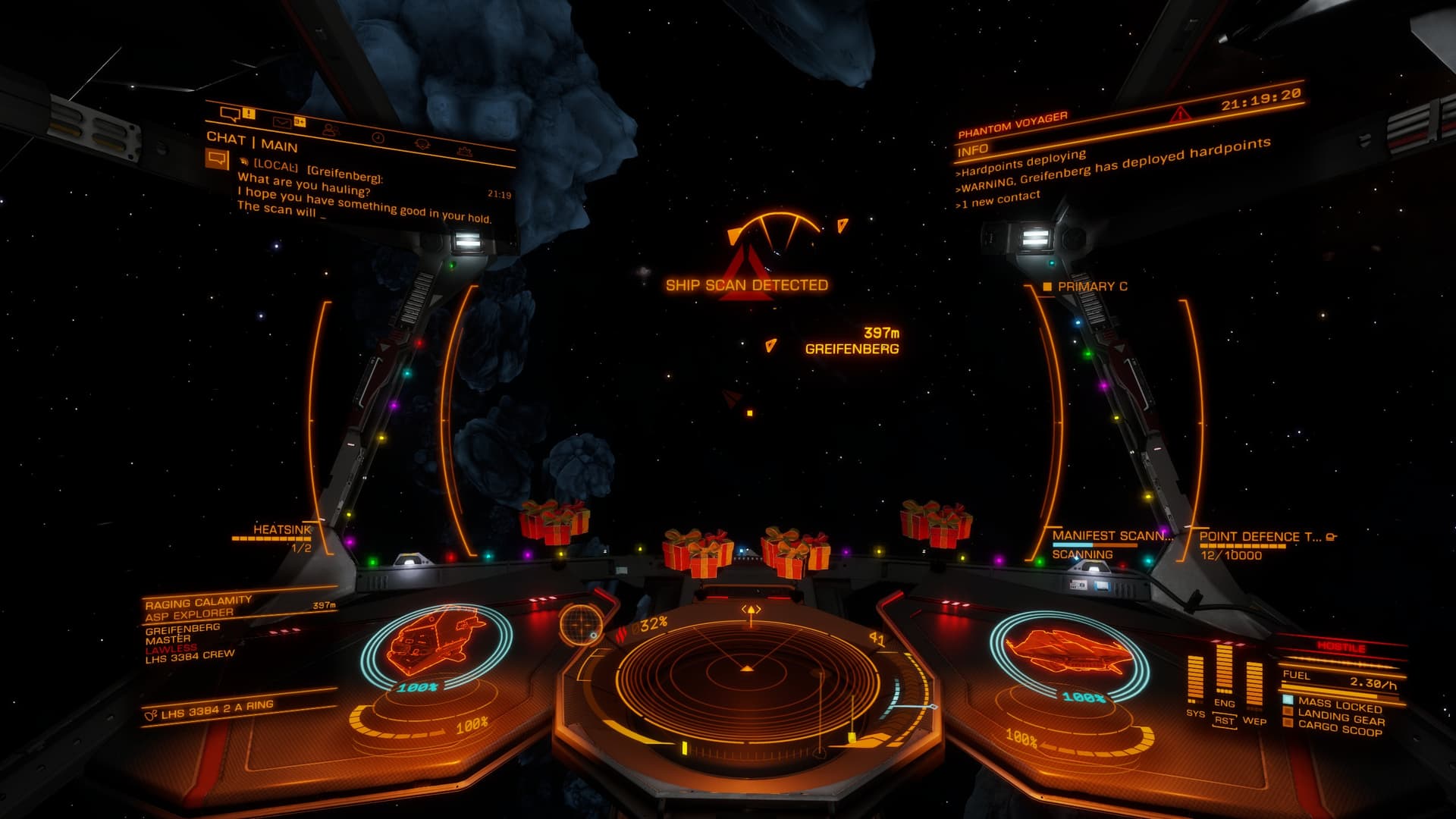The height and width of the screenshot is (819, 1456).
Task: Select the highlighted chat channel icon
Action: click(217, 159)
